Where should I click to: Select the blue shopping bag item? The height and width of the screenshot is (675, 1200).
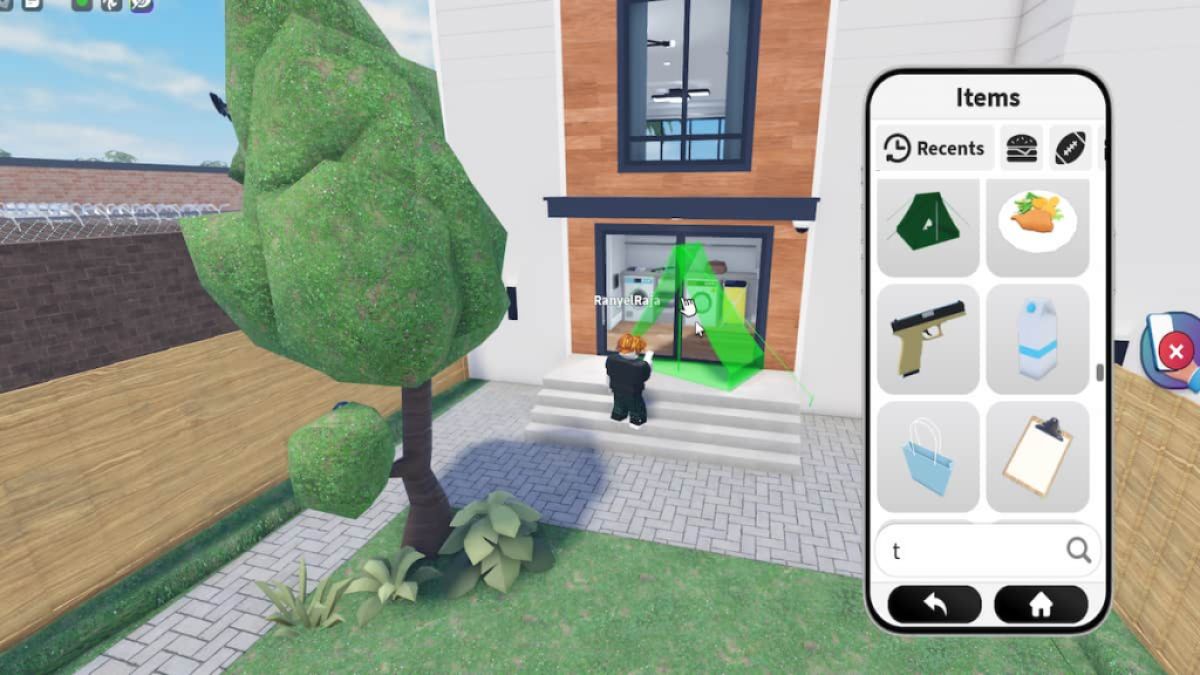click(x=928, y=456)
